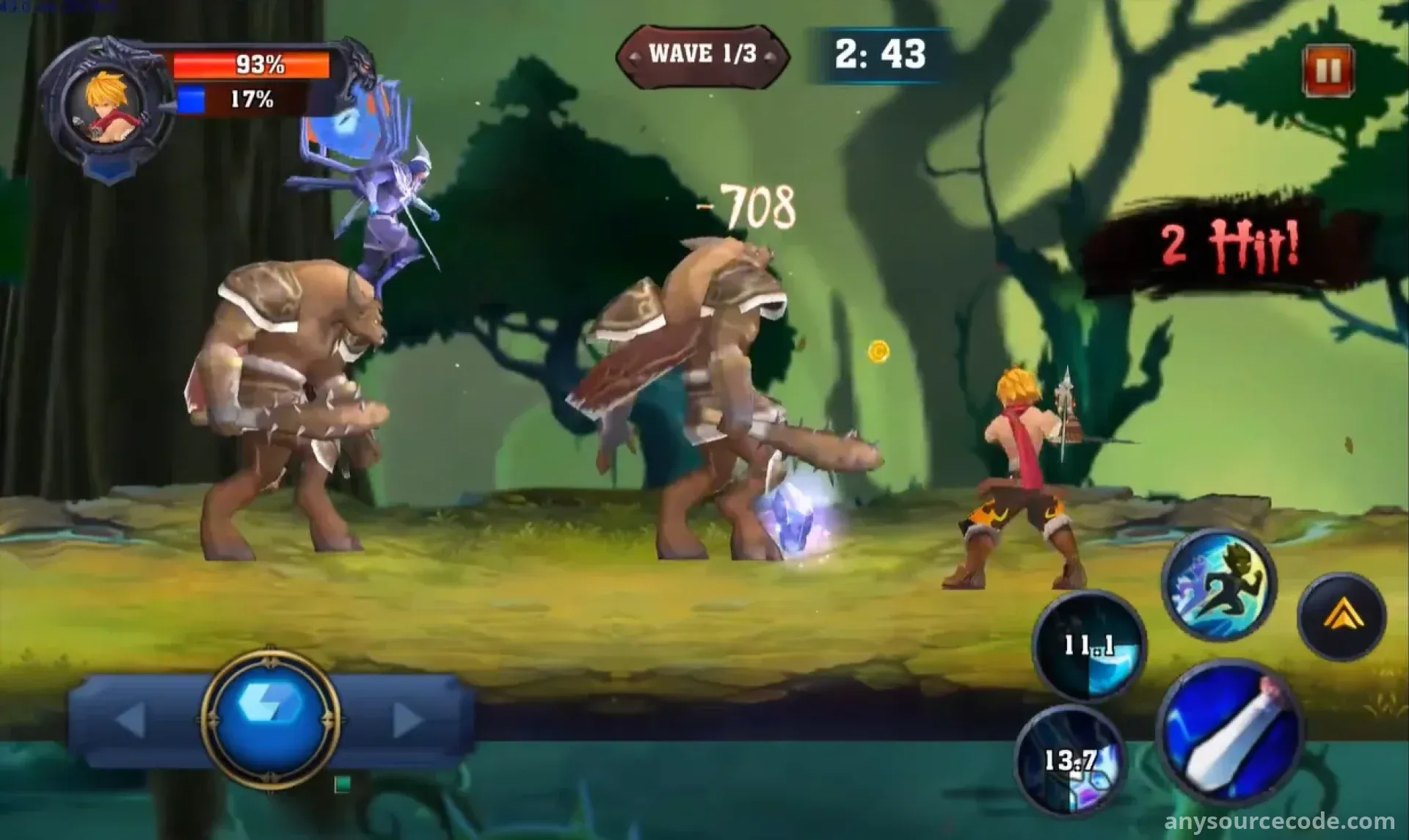
Task: Tap the left movement arrow
Action: (x=131, y=719)
